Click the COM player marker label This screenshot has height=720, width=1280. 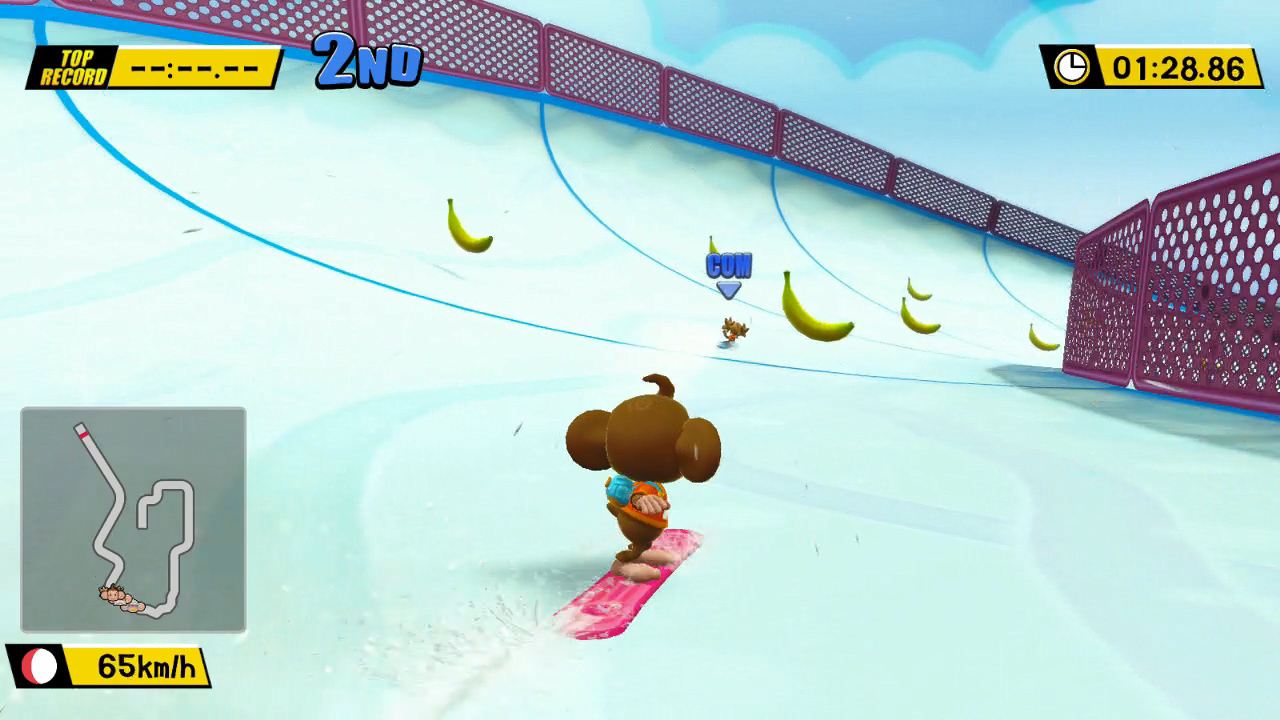(730, 266)
